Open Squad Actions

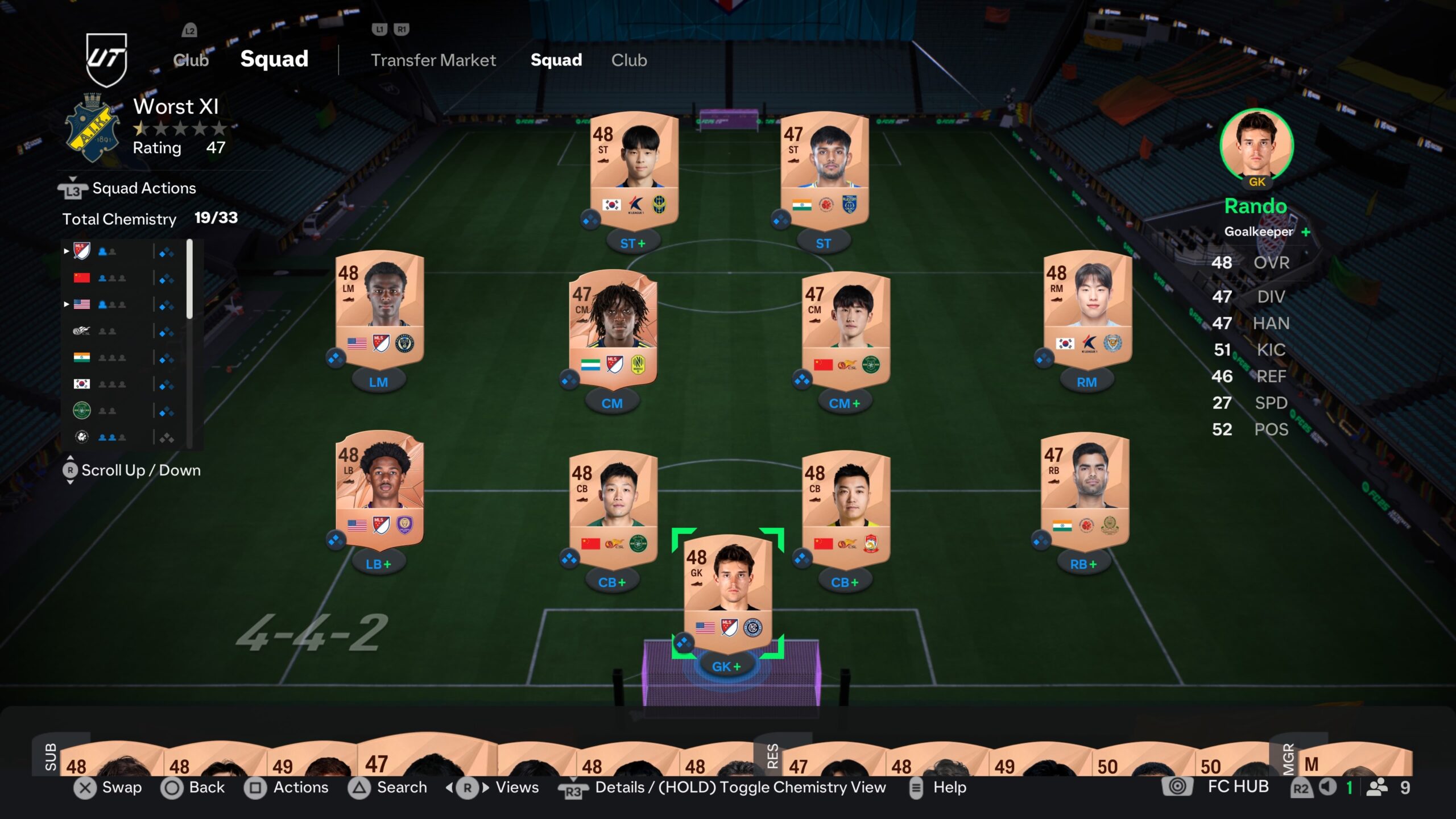pyautogui.click(x=144, y=188)
